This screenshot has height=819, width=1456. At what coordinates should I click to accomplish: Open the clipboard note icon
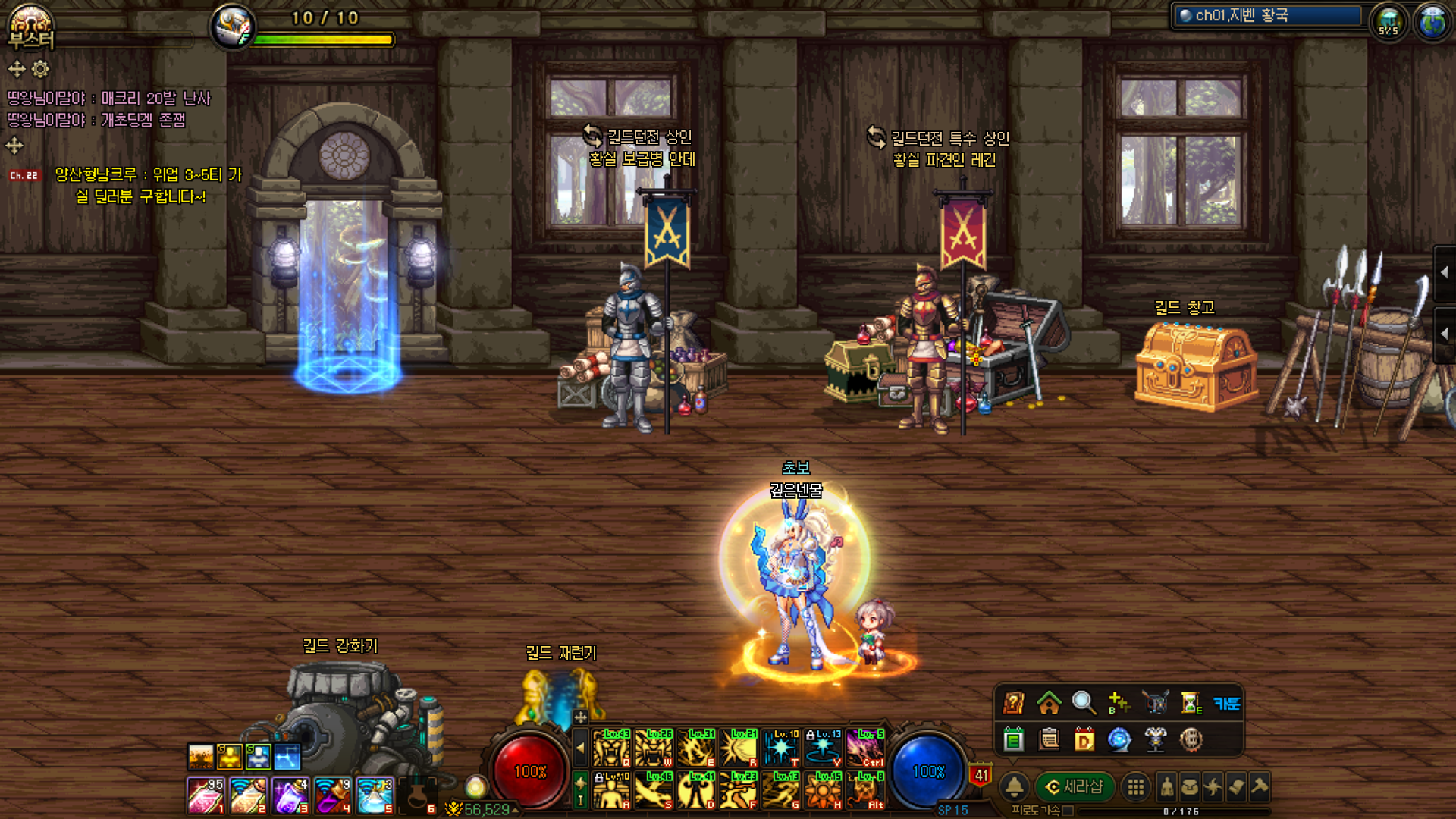click(1050, 739)
